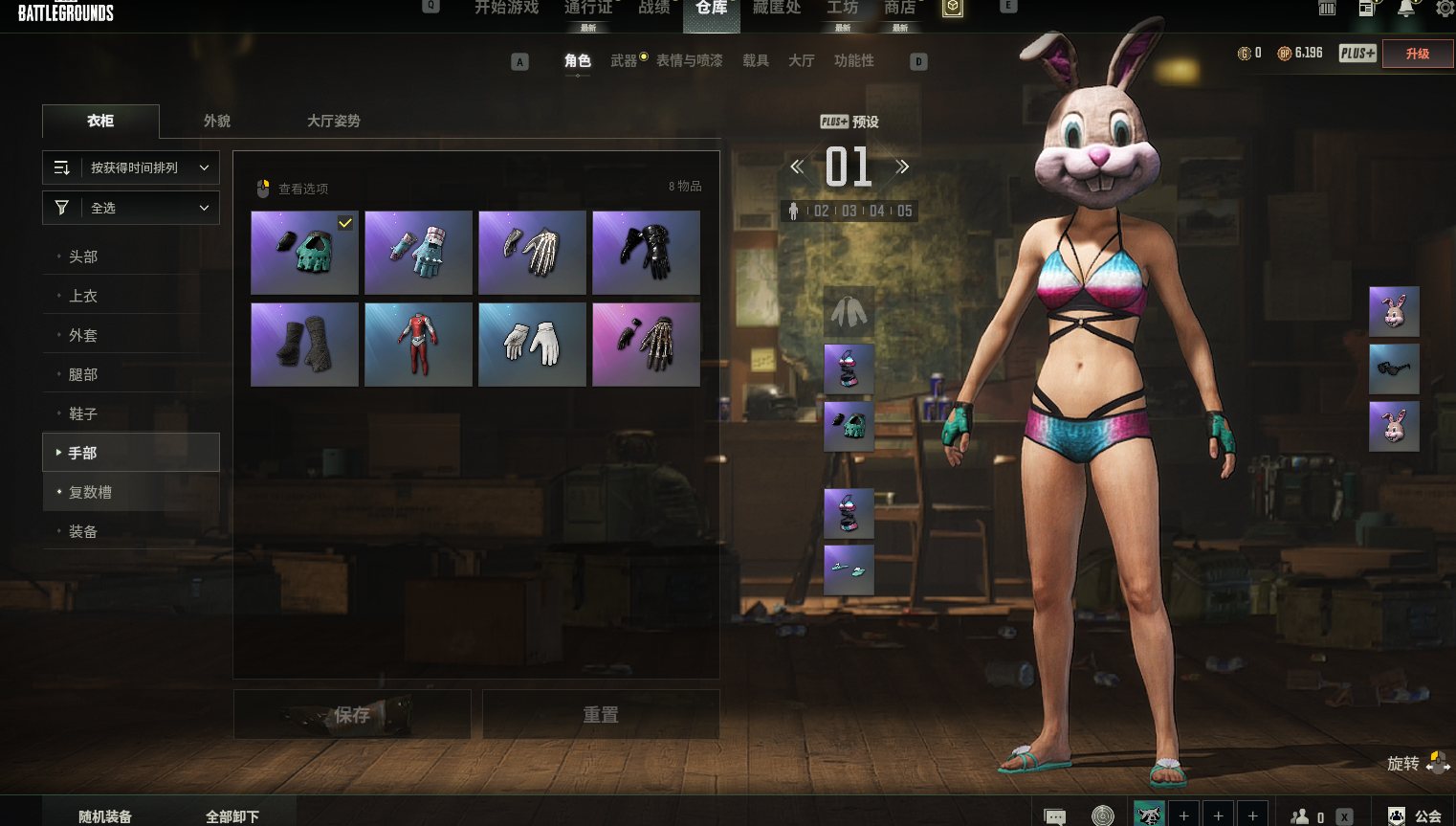Unequip everything with 全部卸下
The height and width of the screenshot is (826, 1456).
(x=232, y=815)
